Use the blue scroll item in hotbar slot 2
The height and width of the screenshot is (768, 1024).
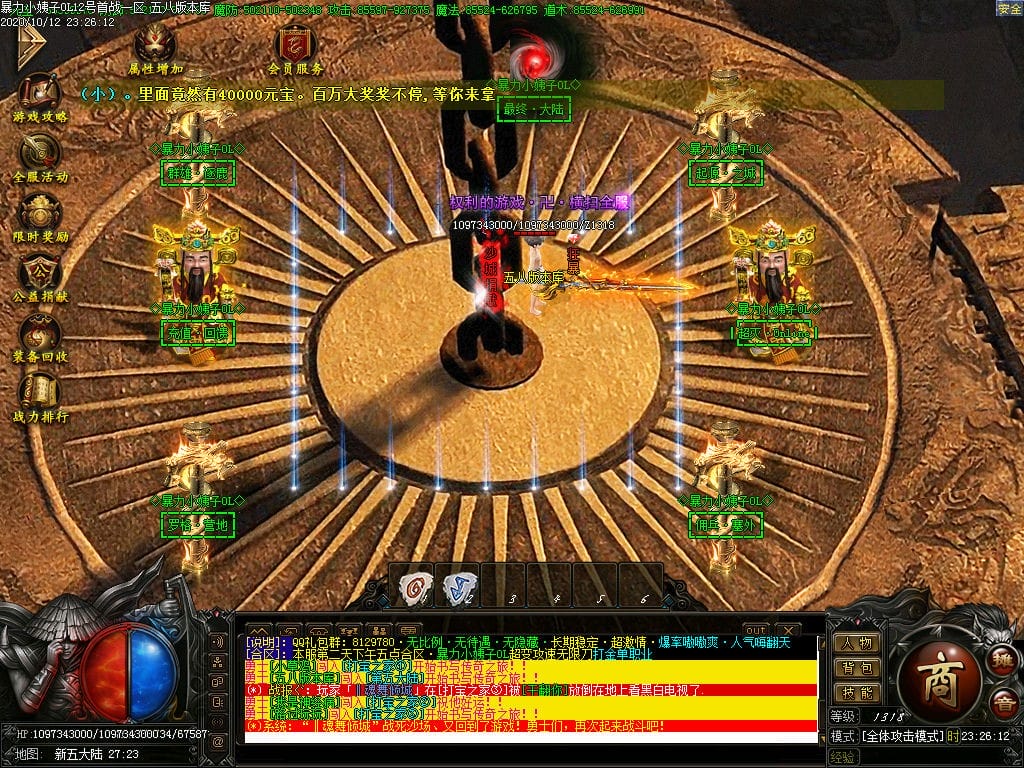458,585
